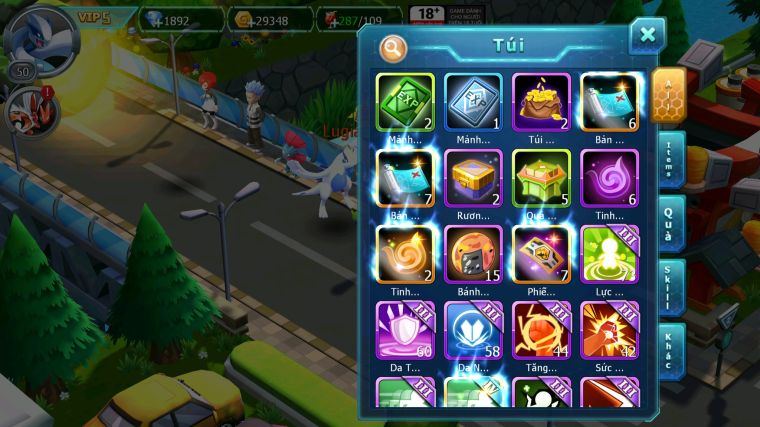The width and height of the screenshot is (760, 427).
Task: Select the golden ticket item
Action: [x=541, y=254]
